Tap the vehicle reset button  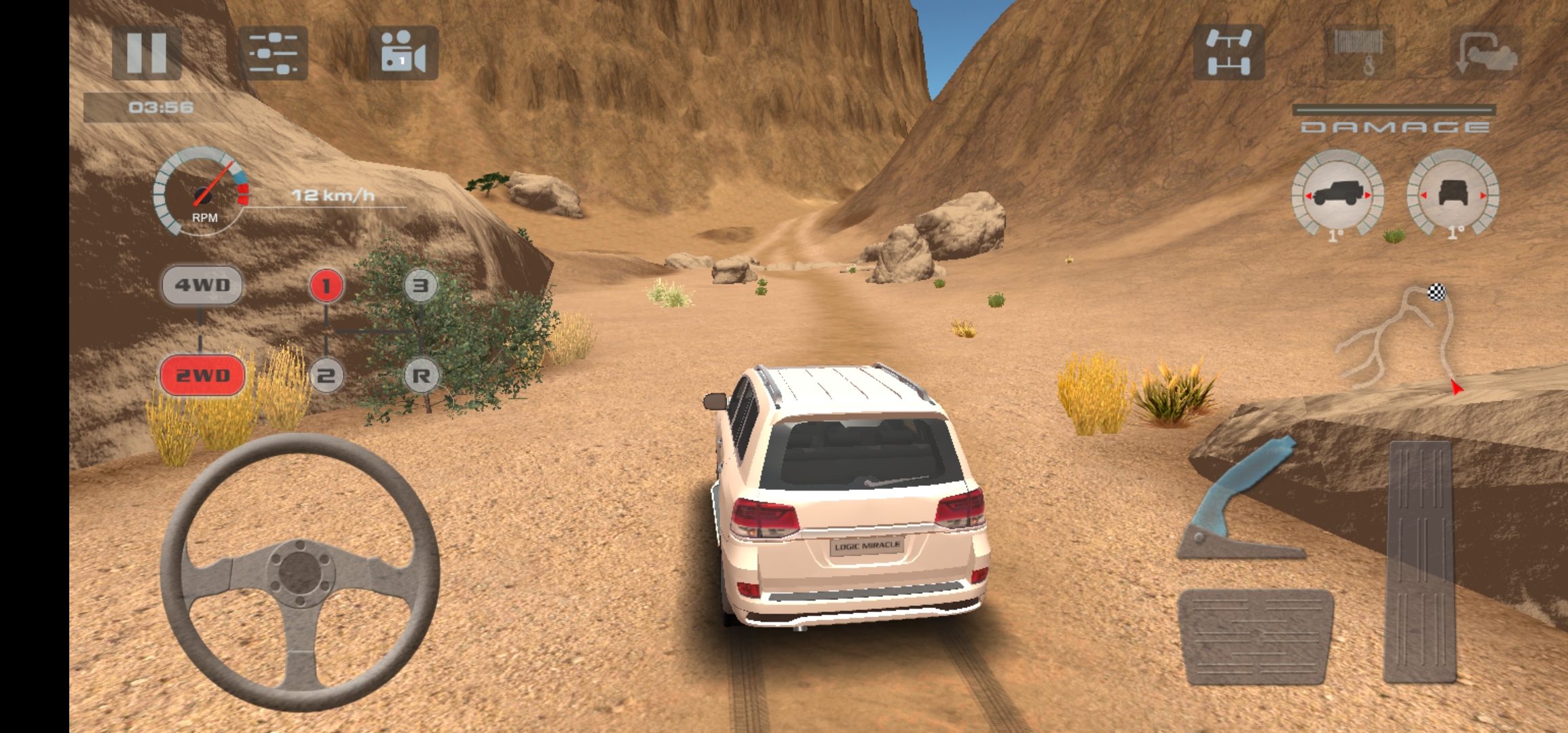[1487, 52]
